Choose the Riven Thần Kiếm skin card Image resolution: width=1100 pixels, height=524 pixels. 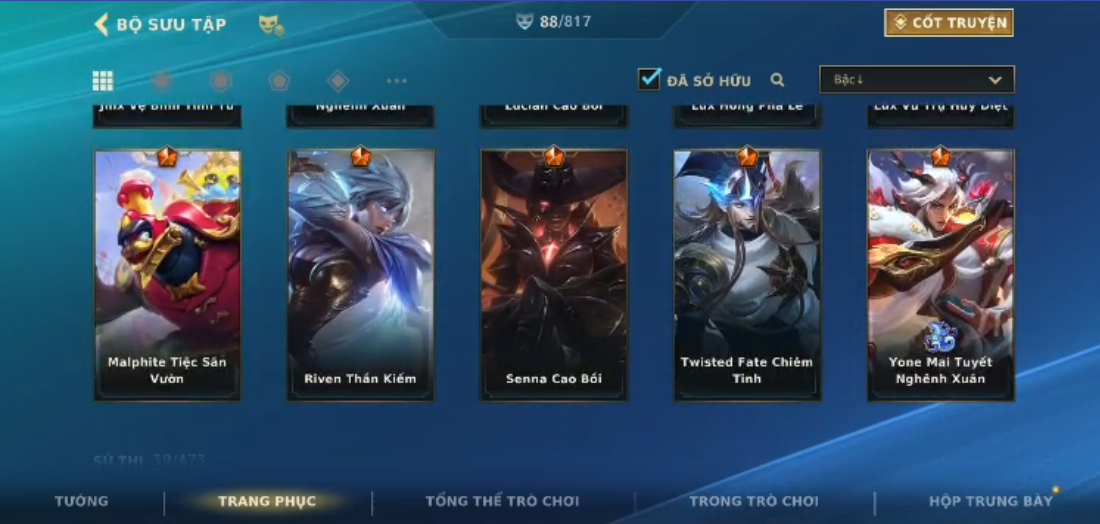tap(360, 275)
